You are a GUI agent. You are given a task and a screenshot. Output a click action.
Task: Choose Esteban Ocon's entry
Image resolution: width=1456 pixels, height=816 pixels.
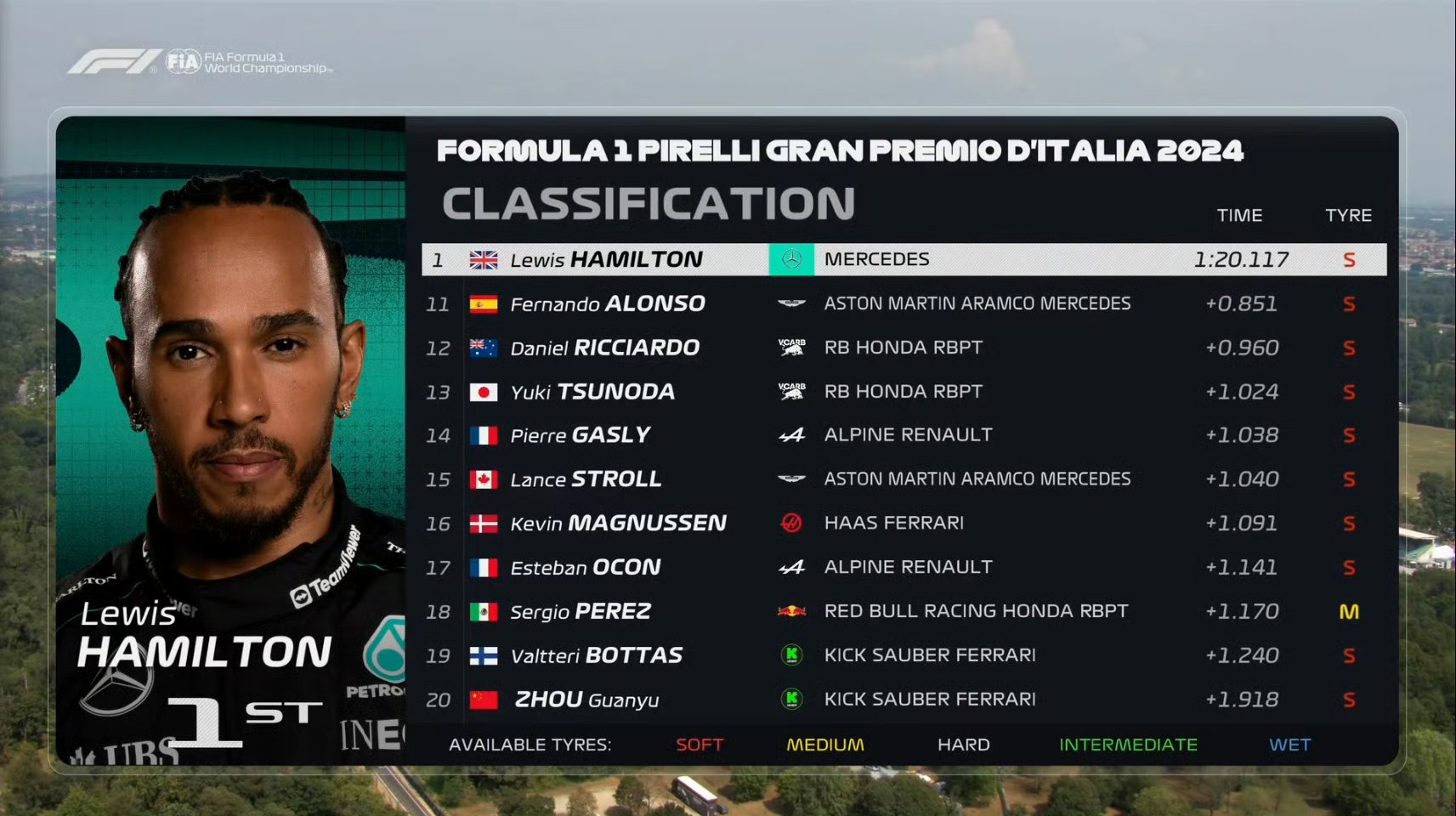click(585, 567)
